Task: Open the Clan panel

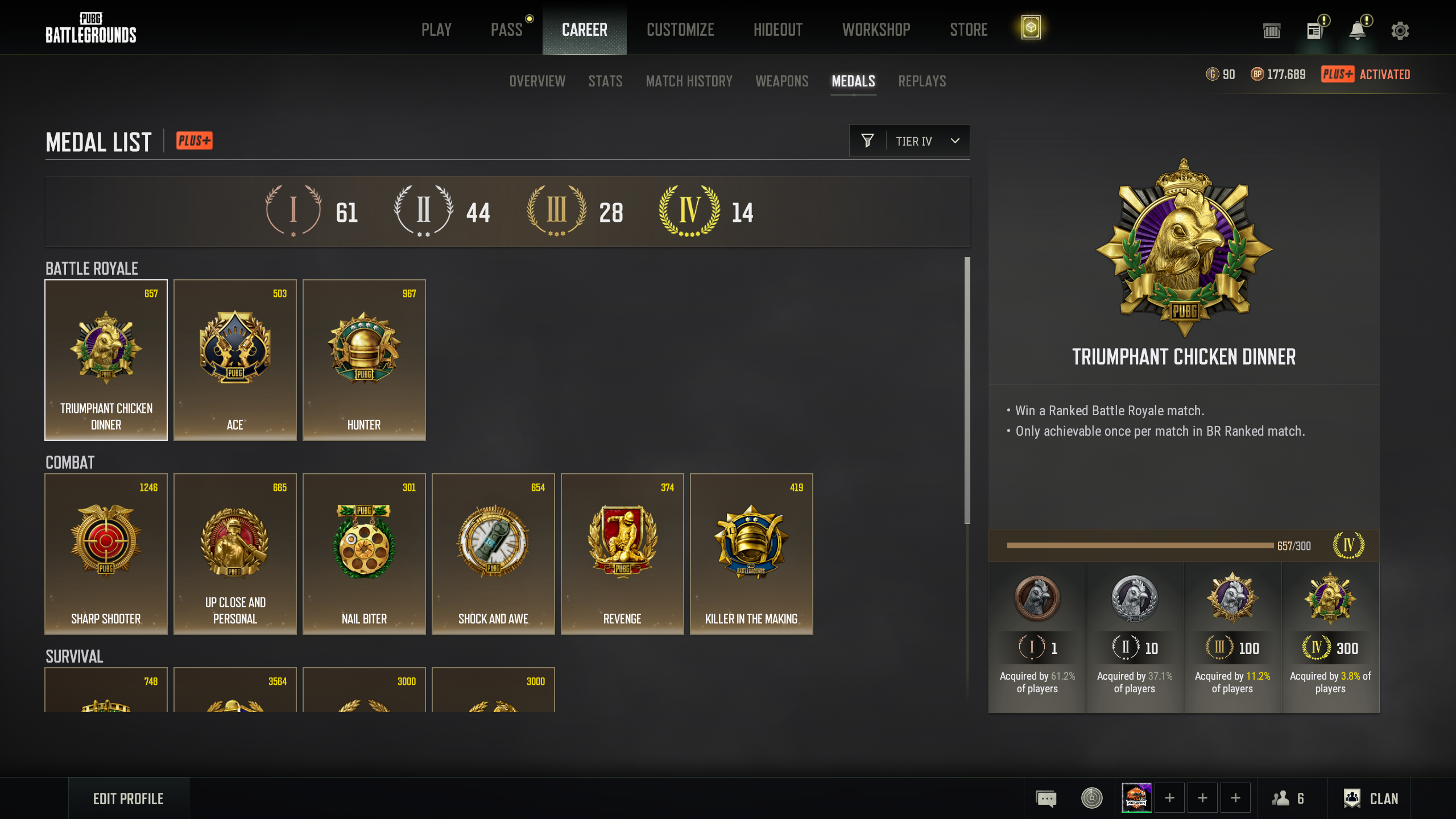Action: coord(1371,799)
